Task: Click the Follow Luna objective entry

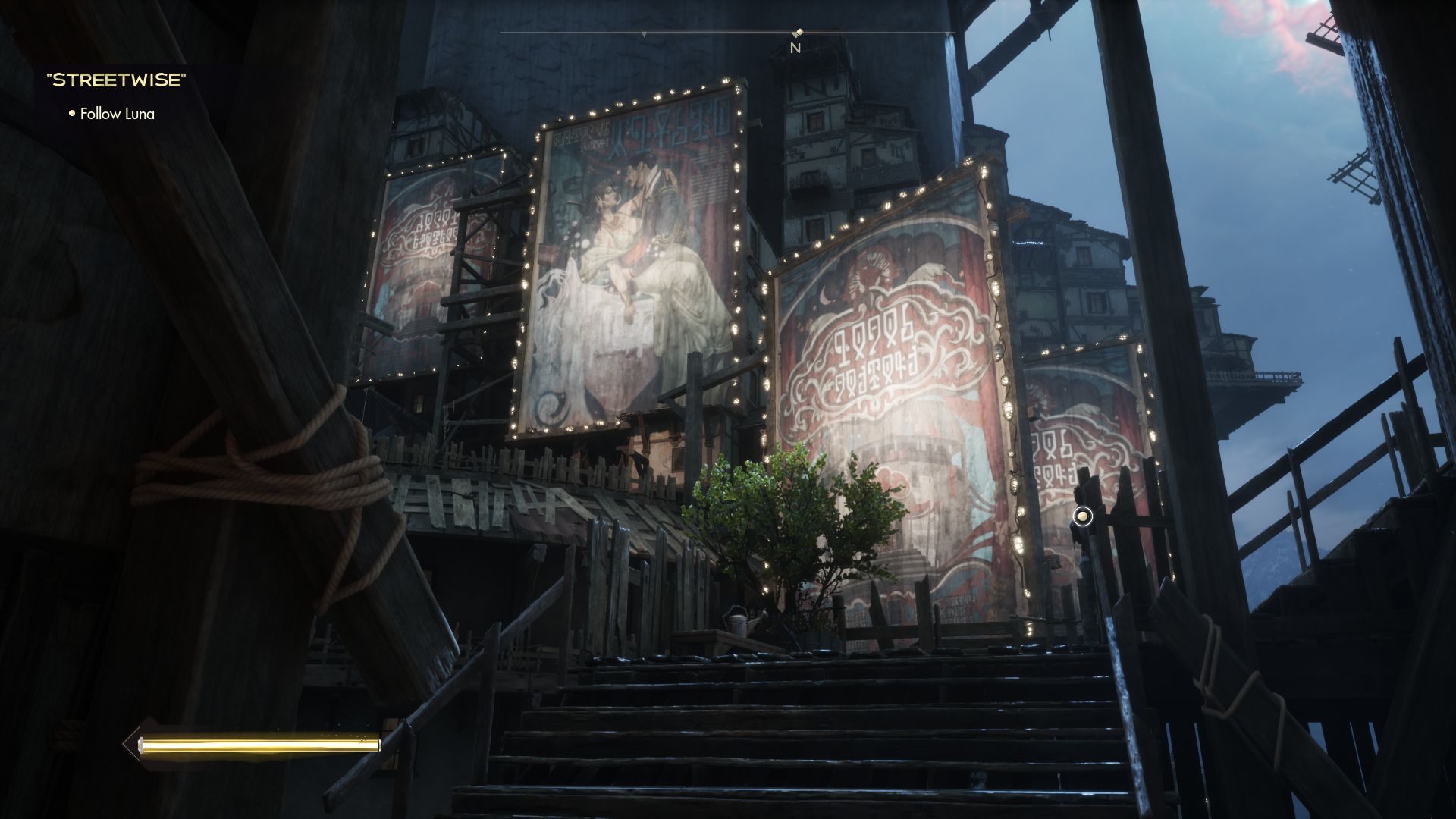Action: 117,114
